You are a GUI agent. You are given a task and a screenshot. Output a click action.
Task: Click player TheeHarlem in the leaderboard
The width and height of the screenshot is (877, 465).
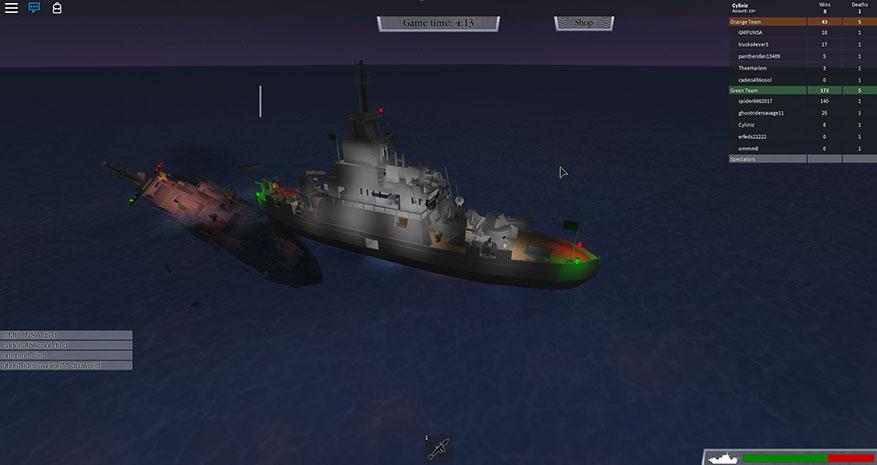pyautogui.click(x=752, y=68)
